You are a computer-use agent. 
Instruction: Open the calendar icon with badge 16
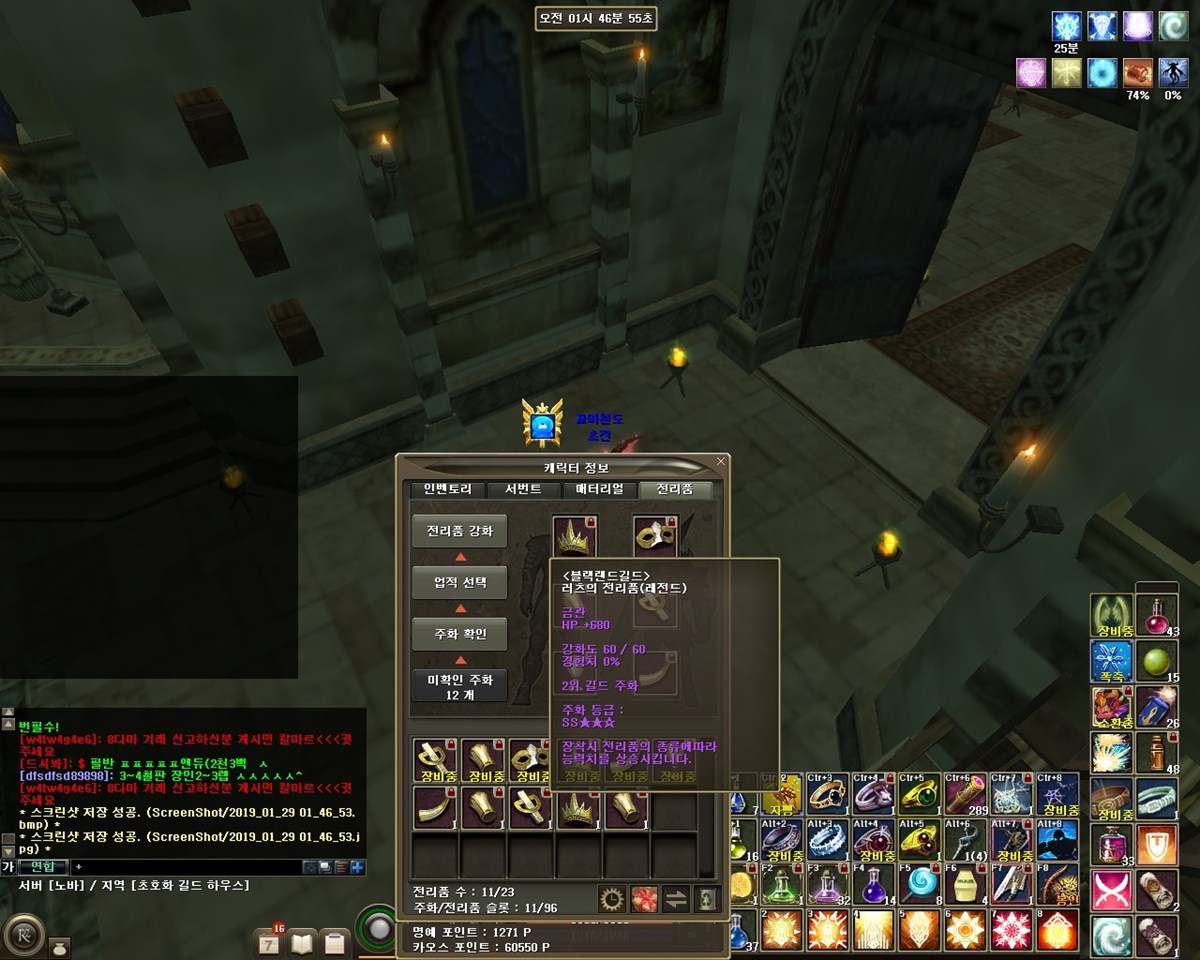pyautogui.click(x=270, y=942)
